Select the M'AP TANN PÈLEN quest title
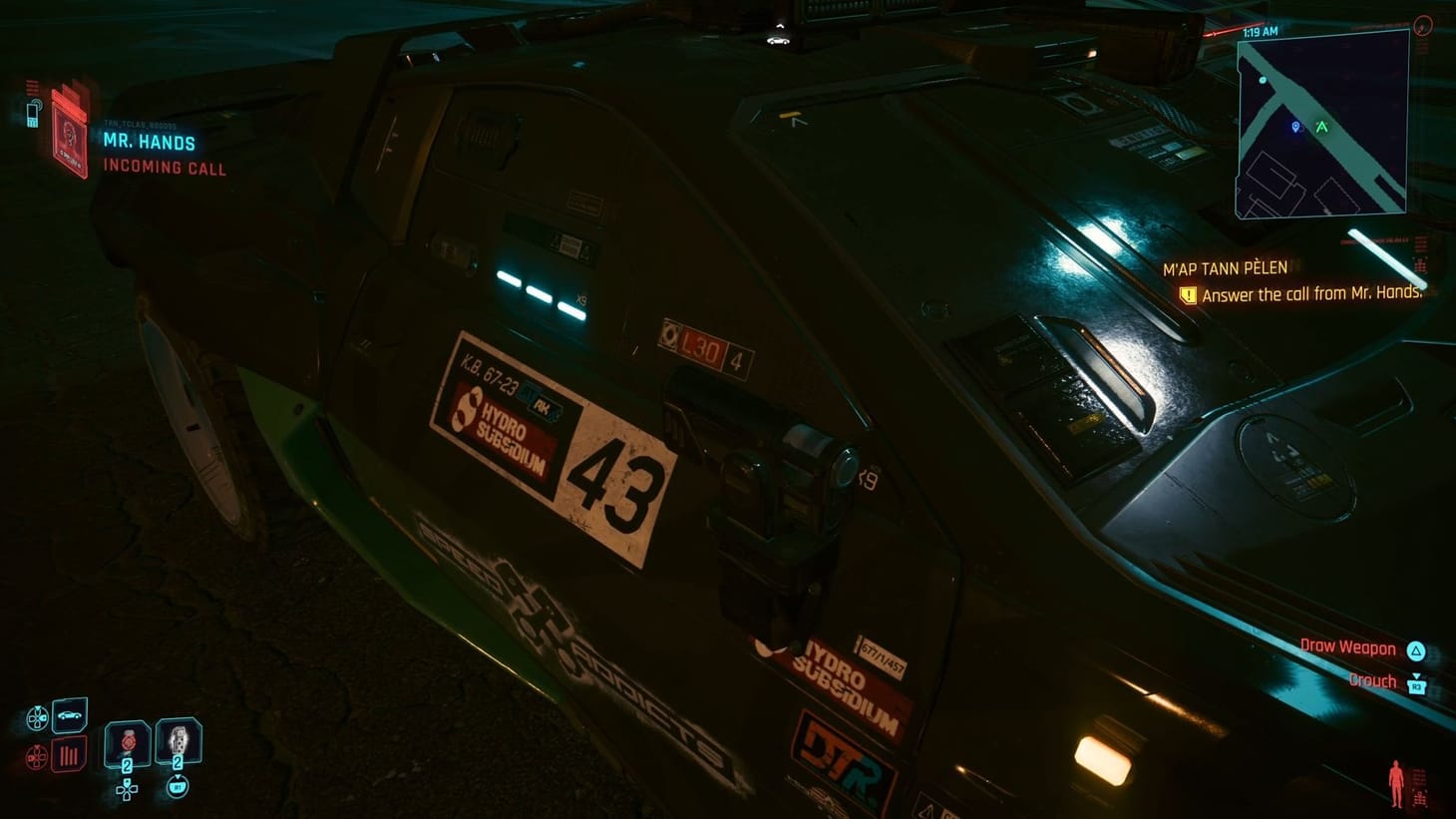Screen dimensions: 1456x819 1226,267
